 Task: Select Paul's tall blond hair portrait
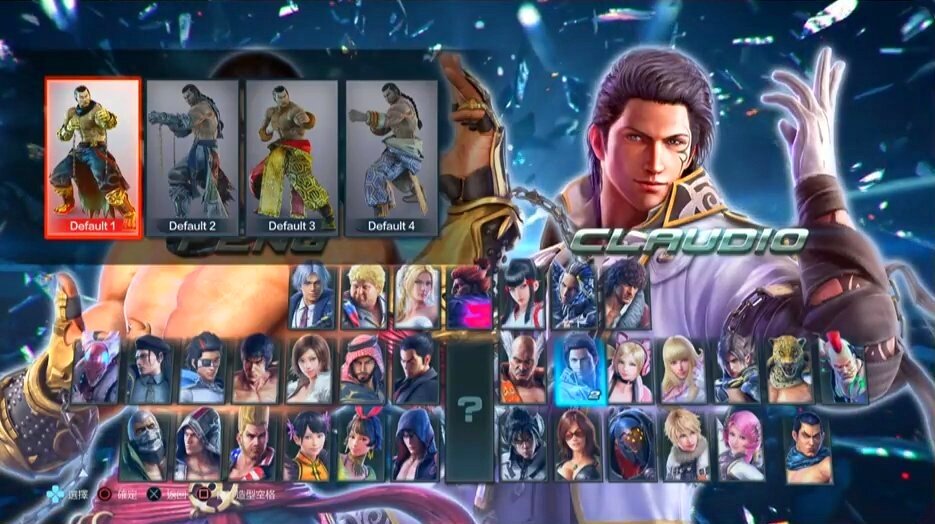point(254,443)
